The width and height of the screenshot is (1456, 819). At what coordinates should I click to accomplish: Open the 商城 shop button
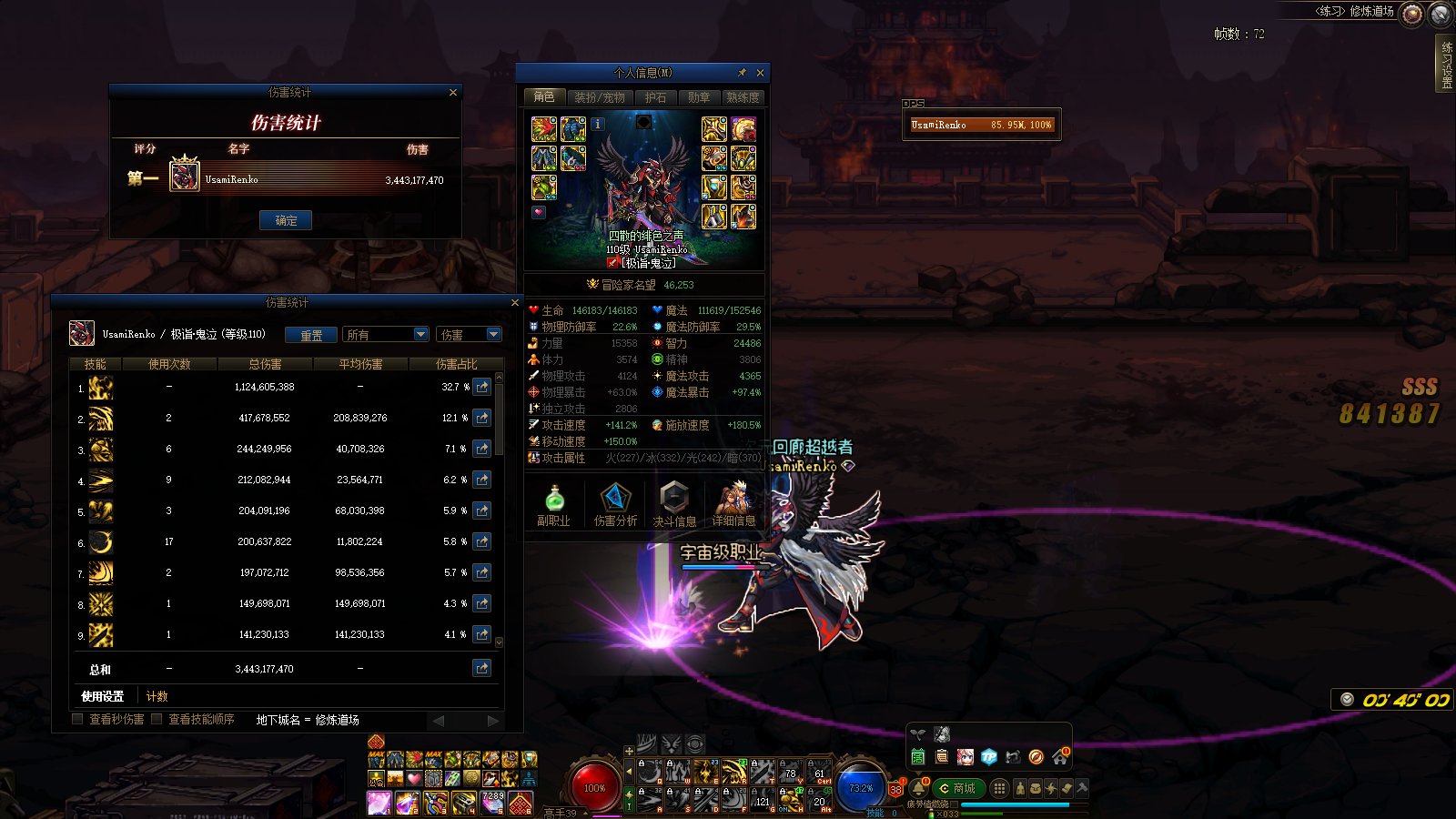[956, 788]
